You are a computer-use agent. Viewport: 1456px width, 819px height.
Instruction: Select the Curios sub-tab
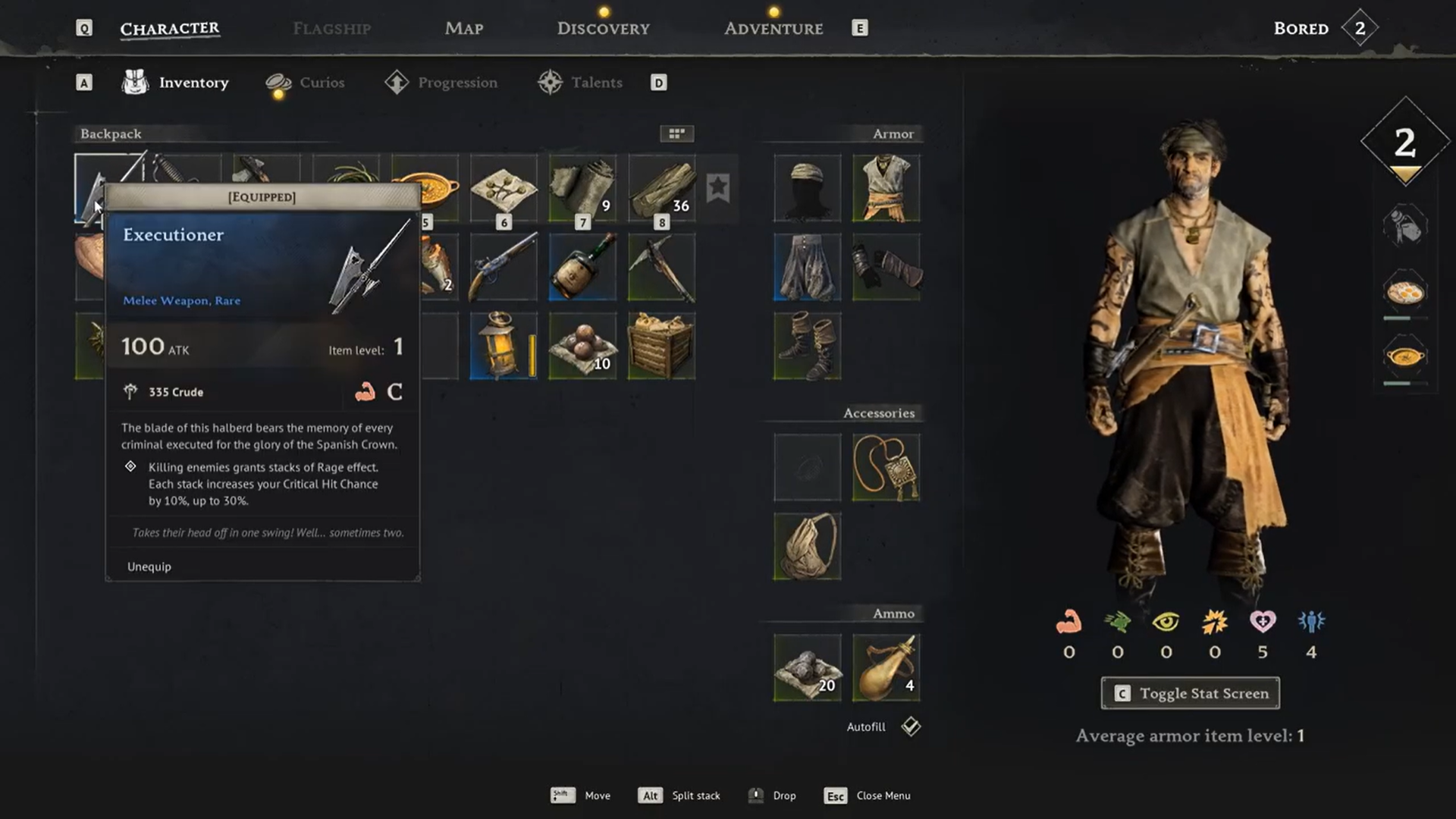click(x=322, y=83)
